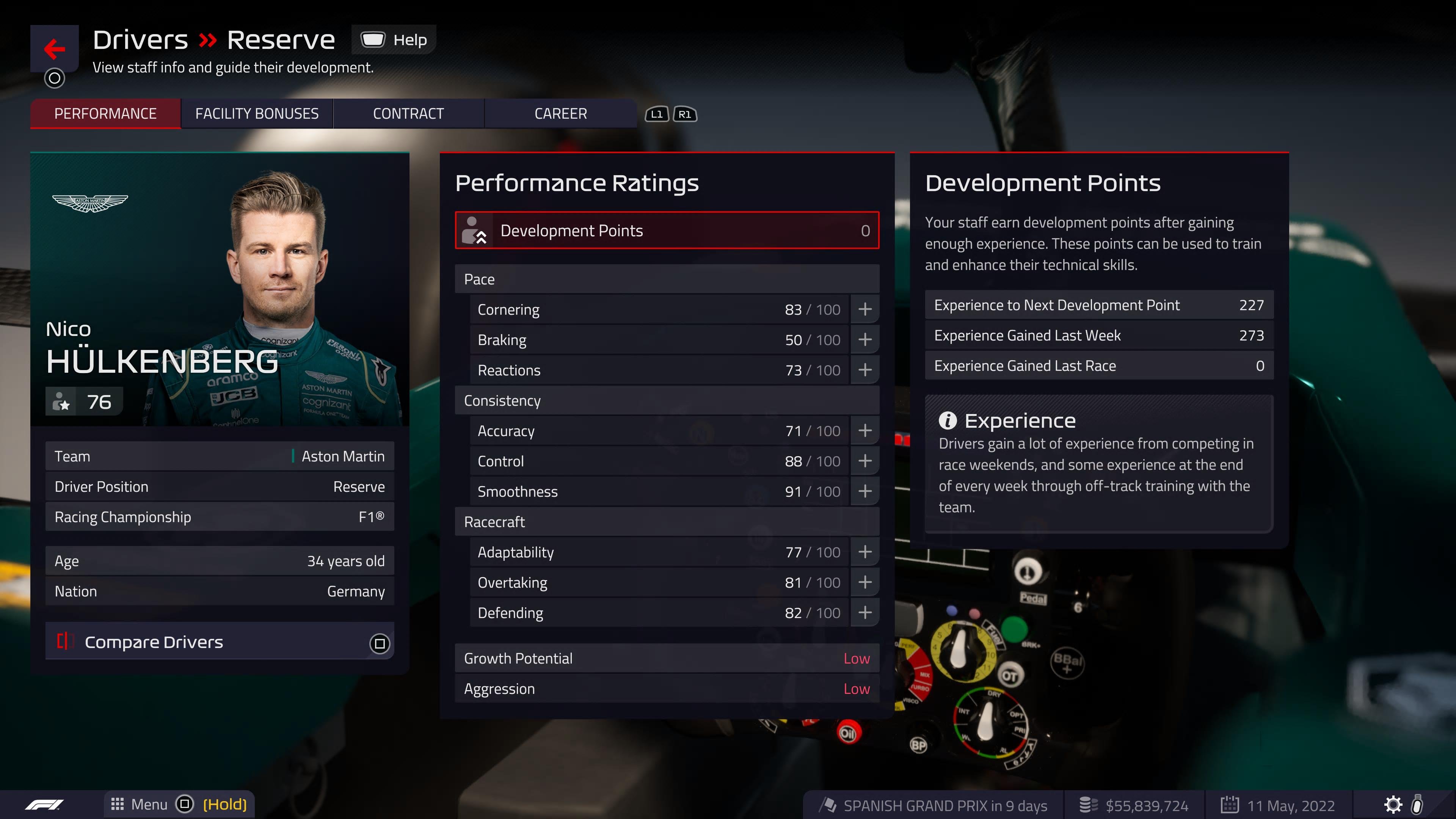Expand the Pace stats section
Viewport: 1456px width, 819px height.
(667, 279)
